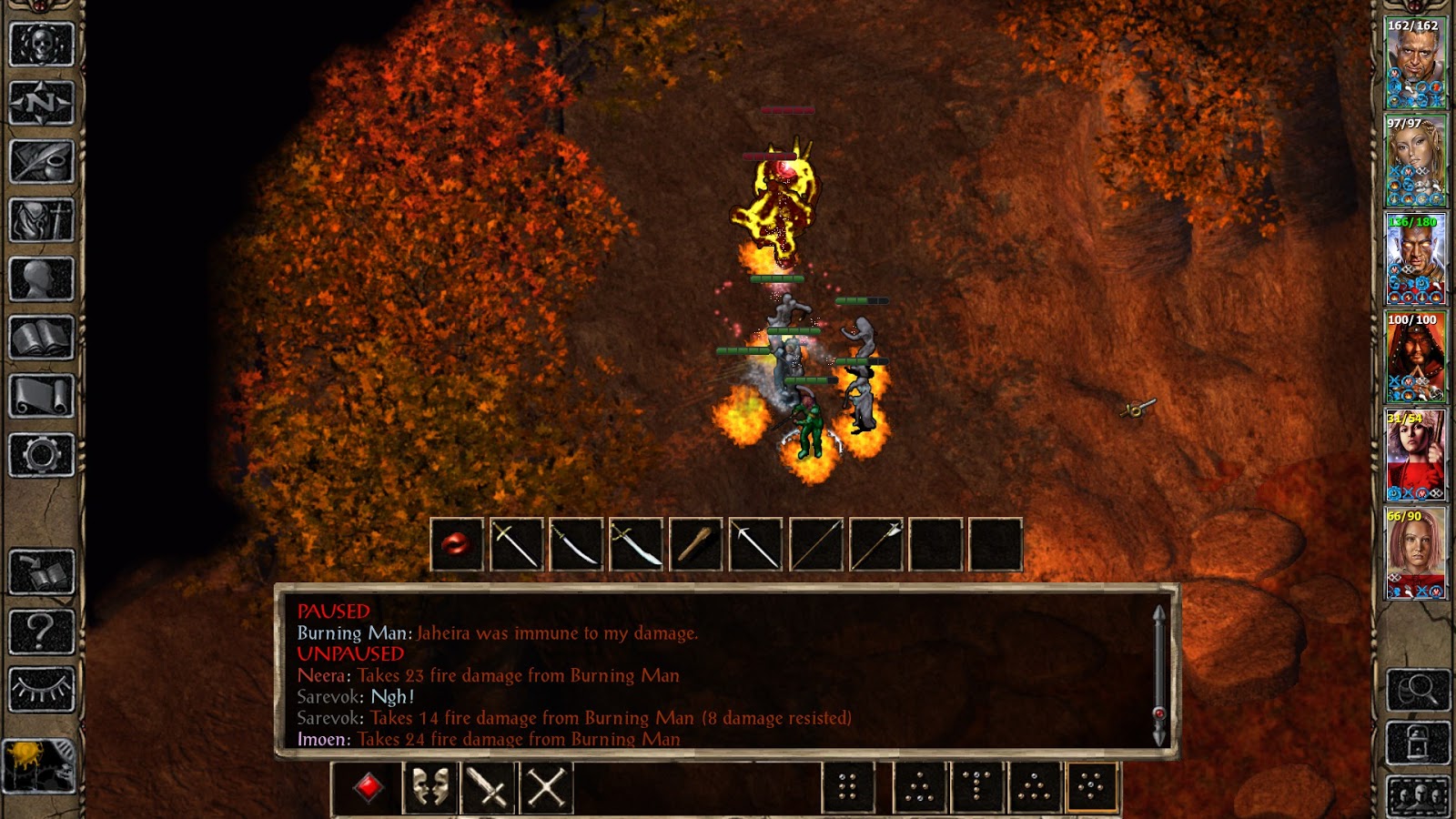Select the red gem action button
The height and width of the screenshot is (819, 1456).
(369, 788)
